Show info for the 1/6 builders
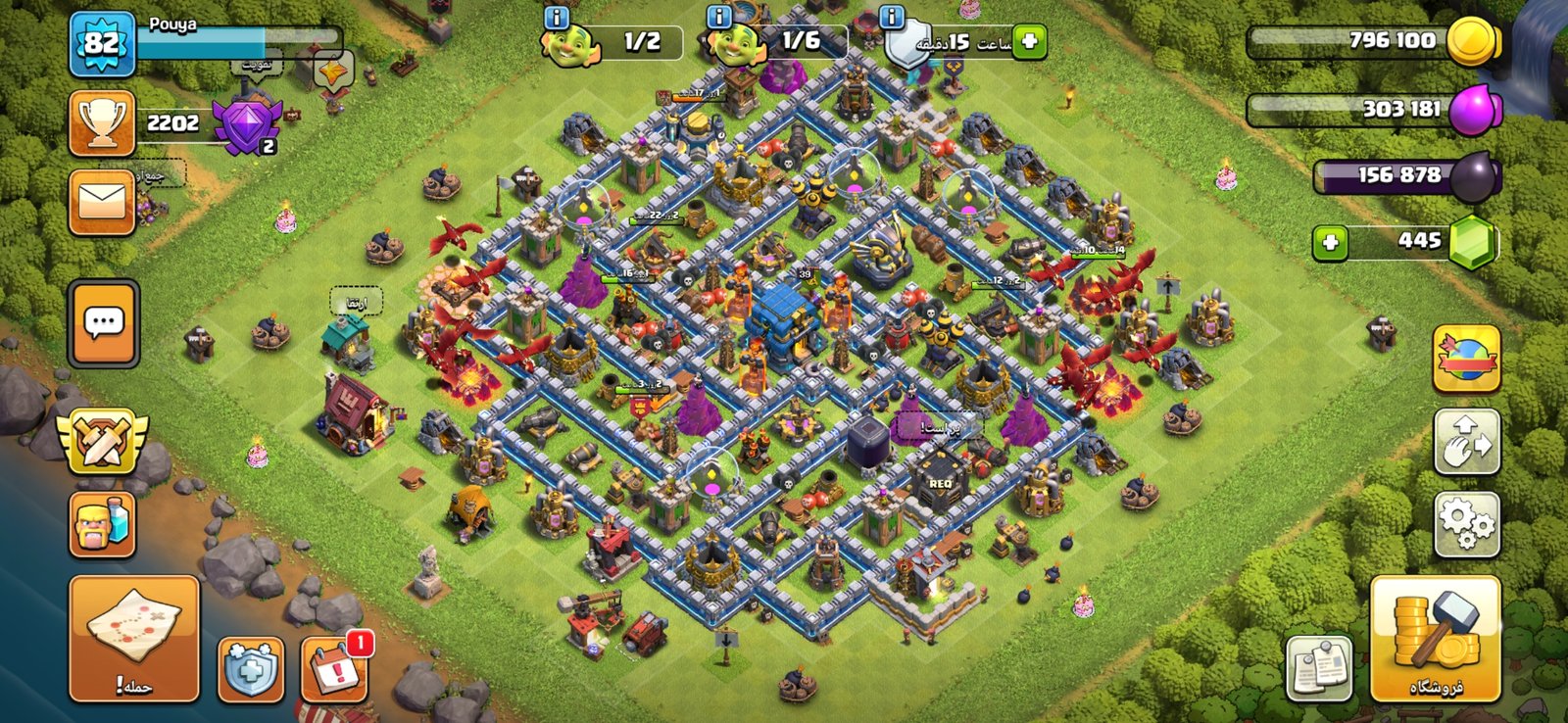The height and width of the screenshot is (723, 1568). pyautogui.click(x=720, y=17)
